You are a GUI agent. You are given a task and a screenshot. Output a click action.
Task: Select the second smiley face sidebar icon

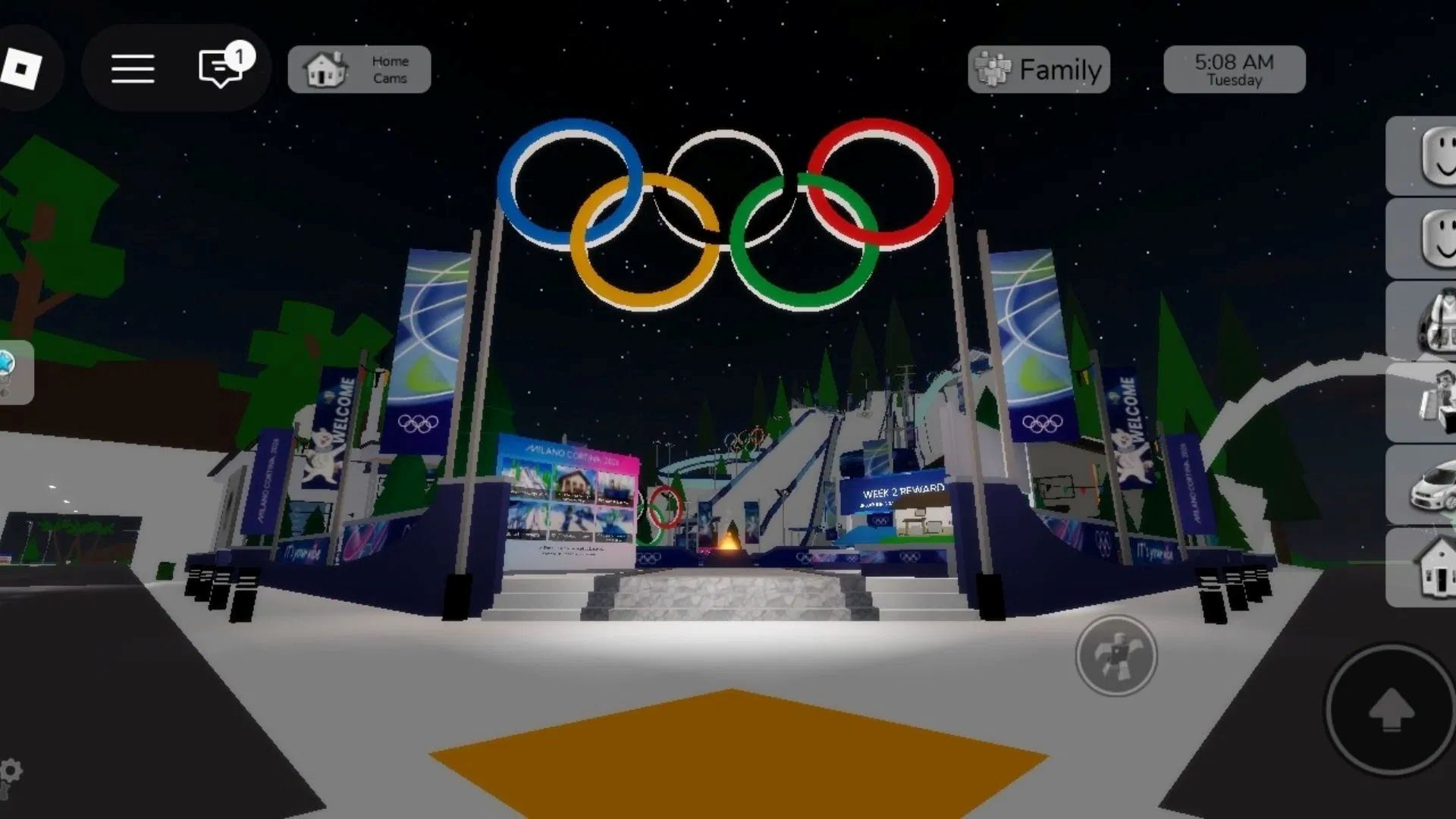click(x=1436, y=235)
